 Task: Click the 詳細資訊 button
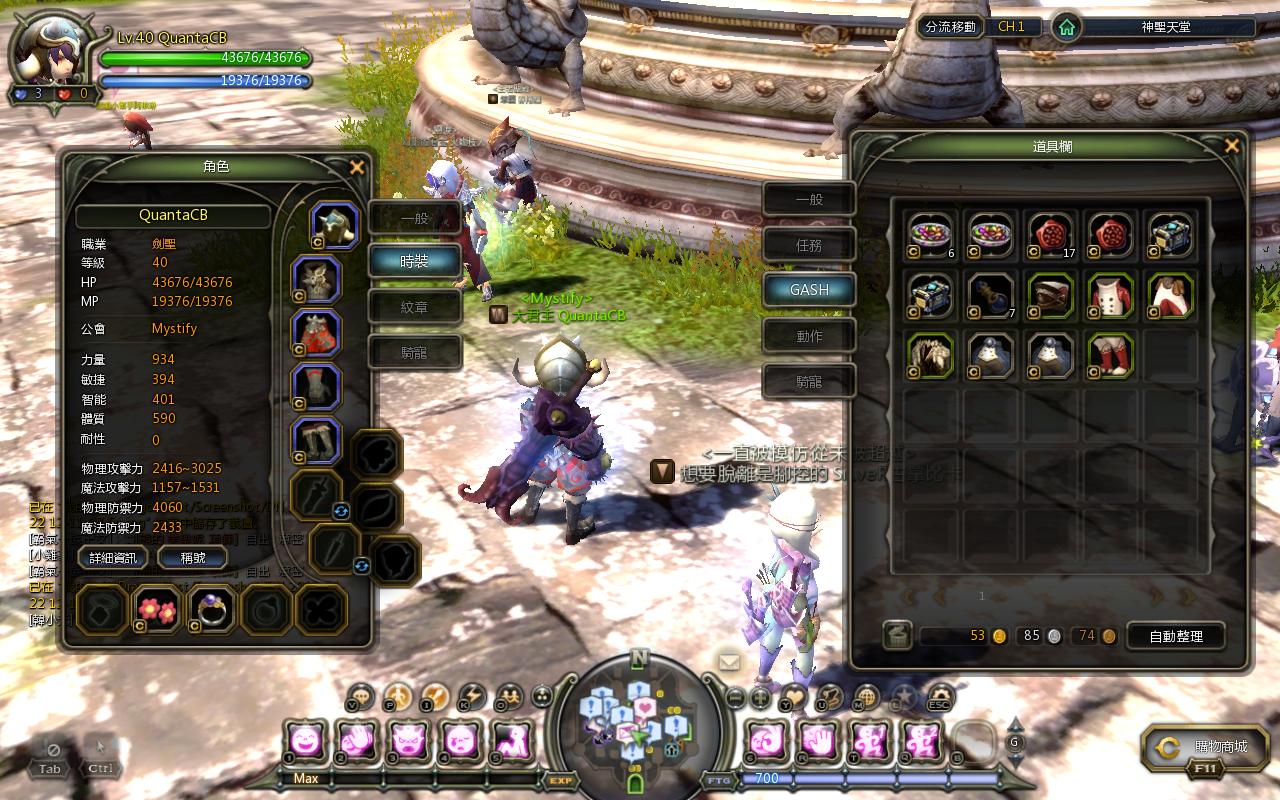tap(113, 557)
